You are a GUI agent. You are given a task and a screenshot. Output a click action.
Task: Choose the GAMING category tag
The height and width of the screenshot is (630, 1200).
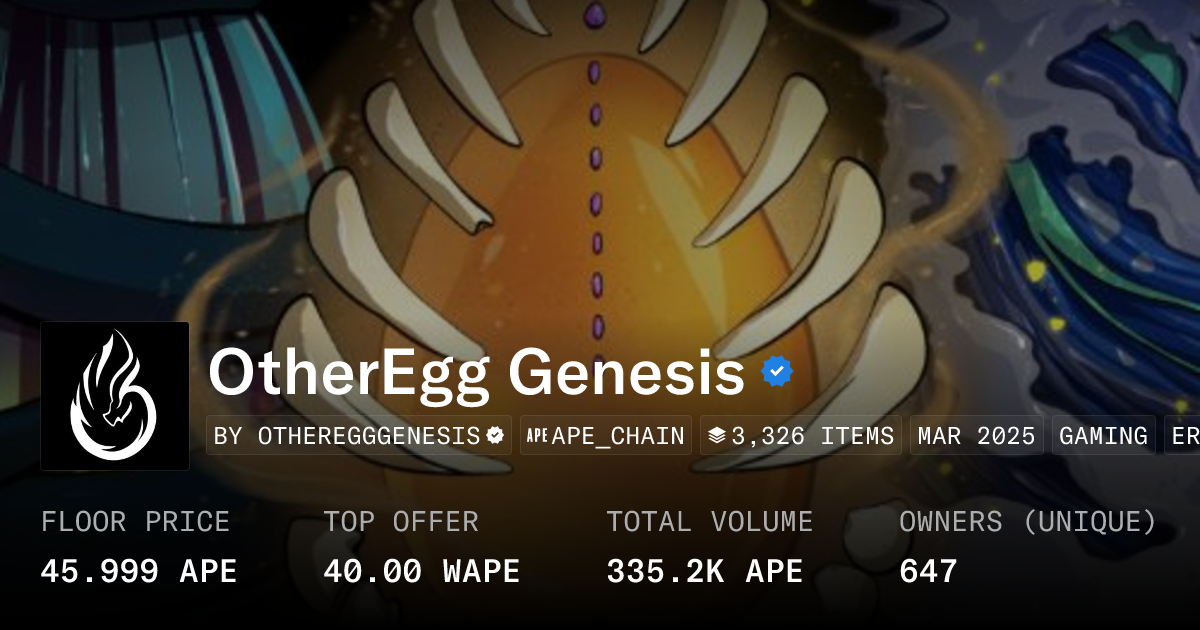[1103, 436]
